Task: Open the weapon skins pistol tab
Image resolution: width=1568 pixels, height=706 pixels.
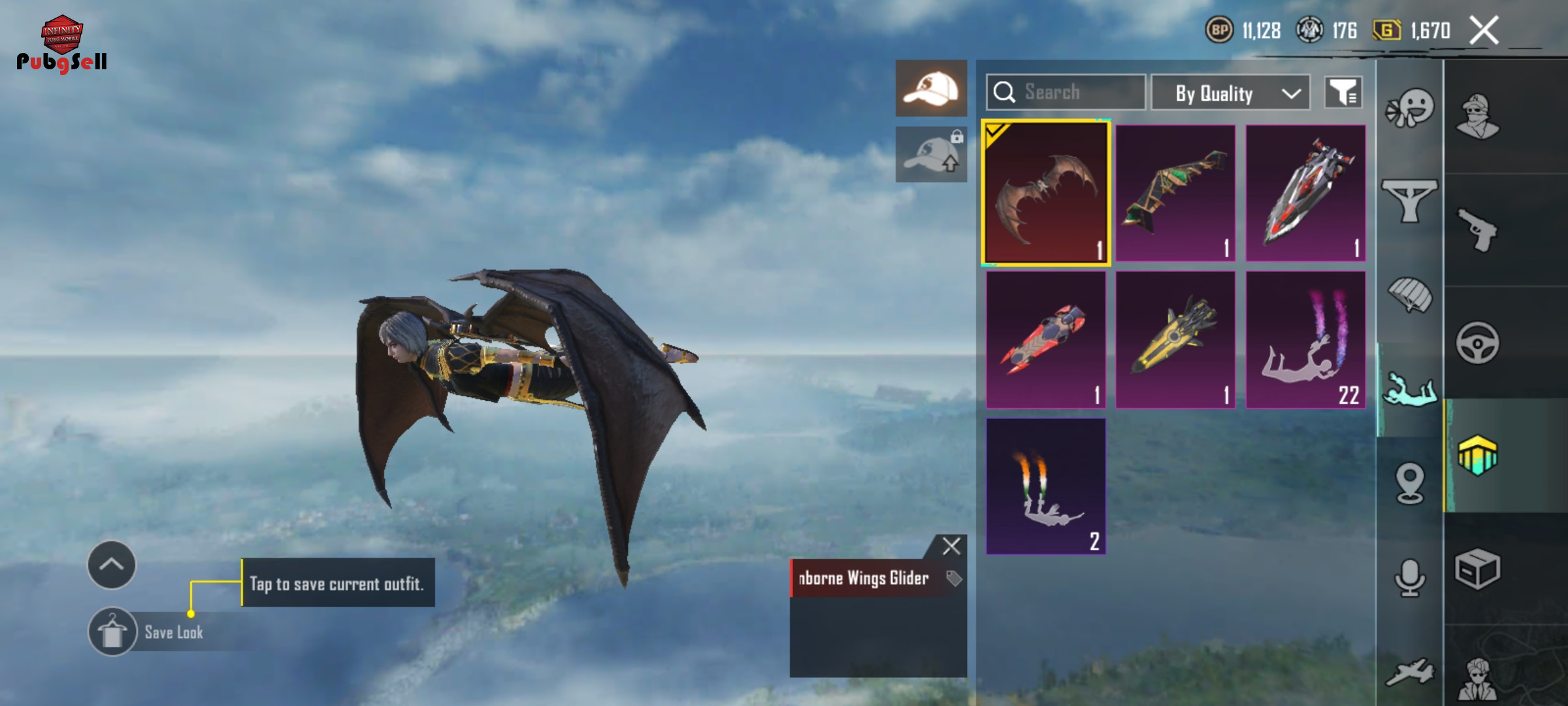Action: pyautogui.click(x=1478, y=230)
